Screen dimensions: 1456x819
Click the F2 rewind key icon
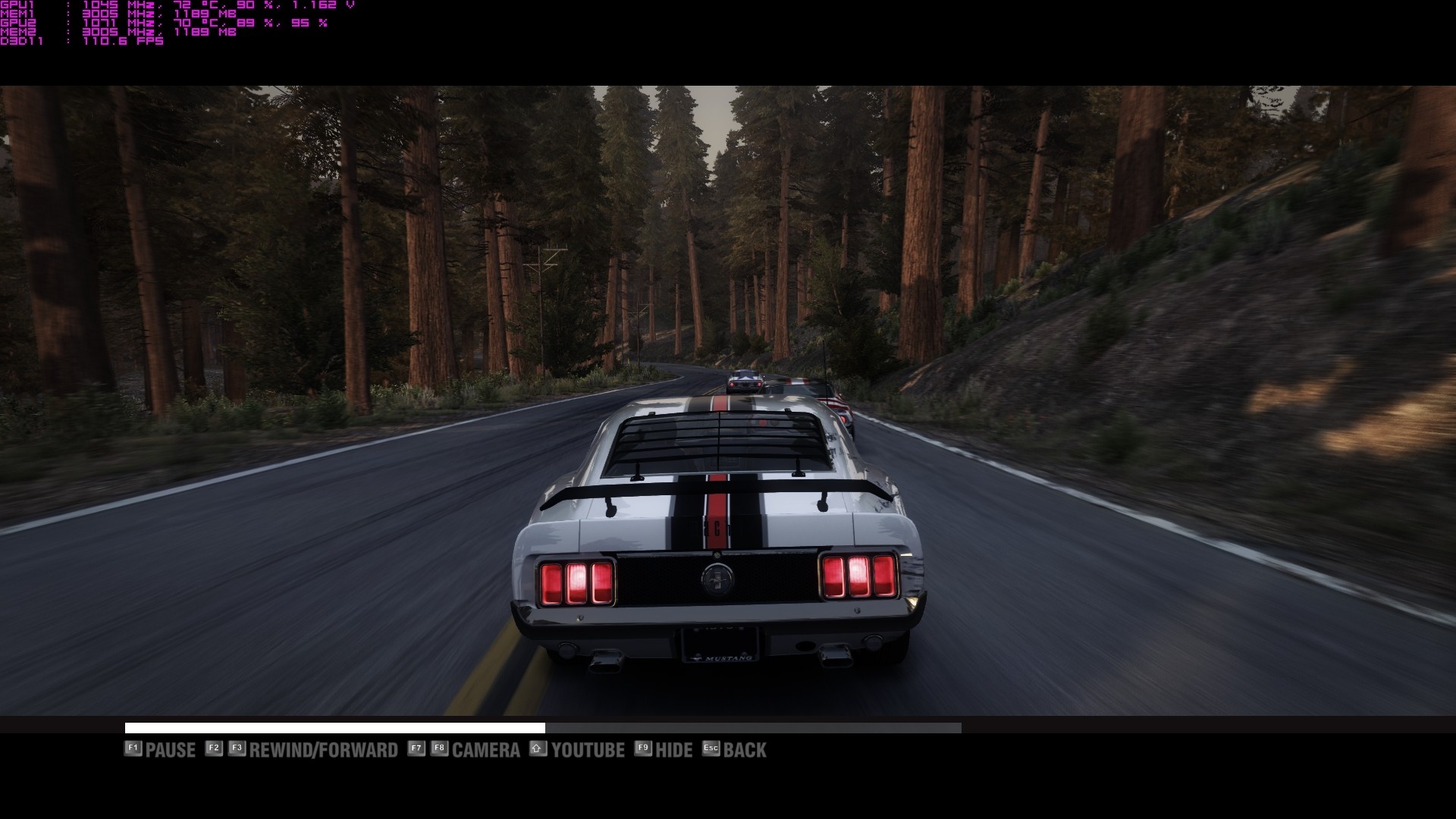[213, 749]
